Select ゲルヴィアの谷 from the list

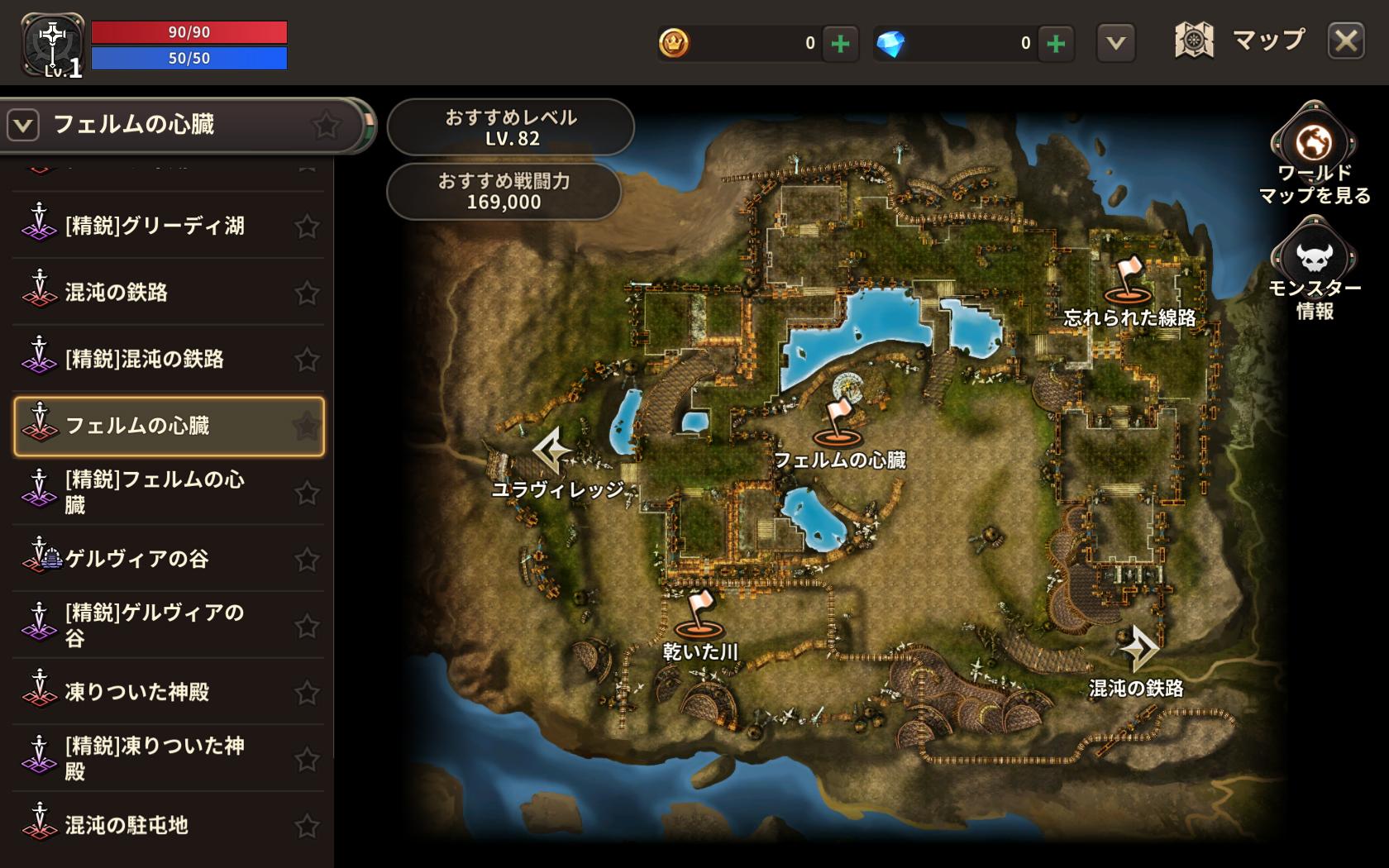[136, 559]
